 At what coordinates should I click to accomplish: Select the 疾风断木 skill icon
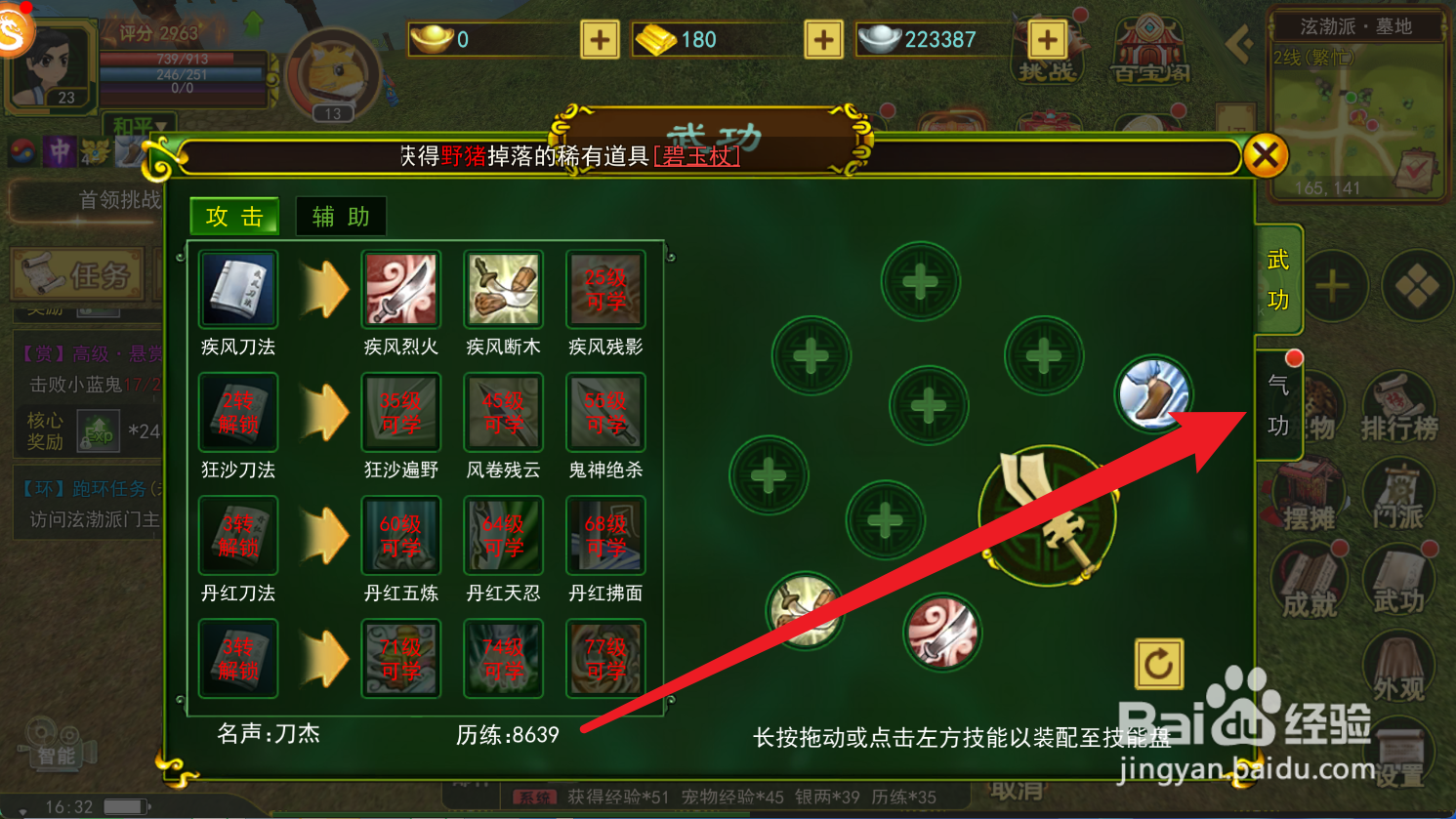502,290
